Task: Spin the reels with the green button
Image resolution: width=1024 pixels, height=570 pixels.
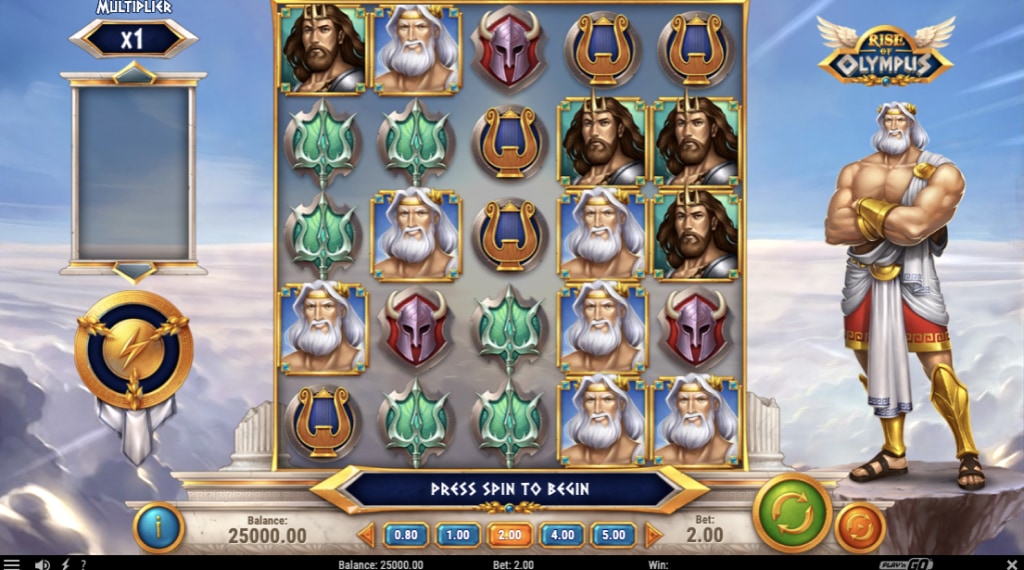Action: pos(792,512)
